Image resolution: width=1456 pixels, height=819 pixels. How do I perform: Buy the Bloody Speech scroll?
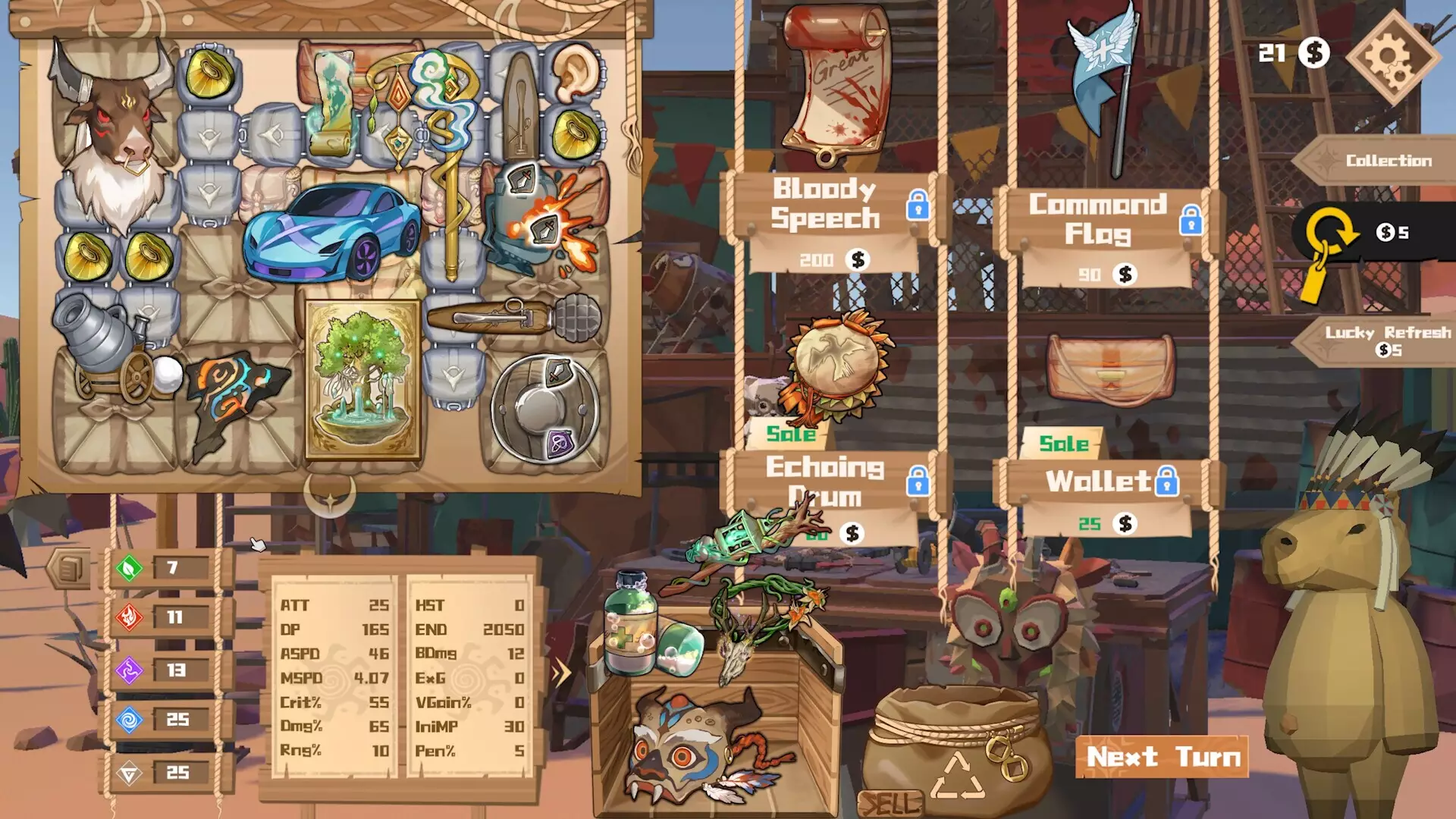coord(833,83)
